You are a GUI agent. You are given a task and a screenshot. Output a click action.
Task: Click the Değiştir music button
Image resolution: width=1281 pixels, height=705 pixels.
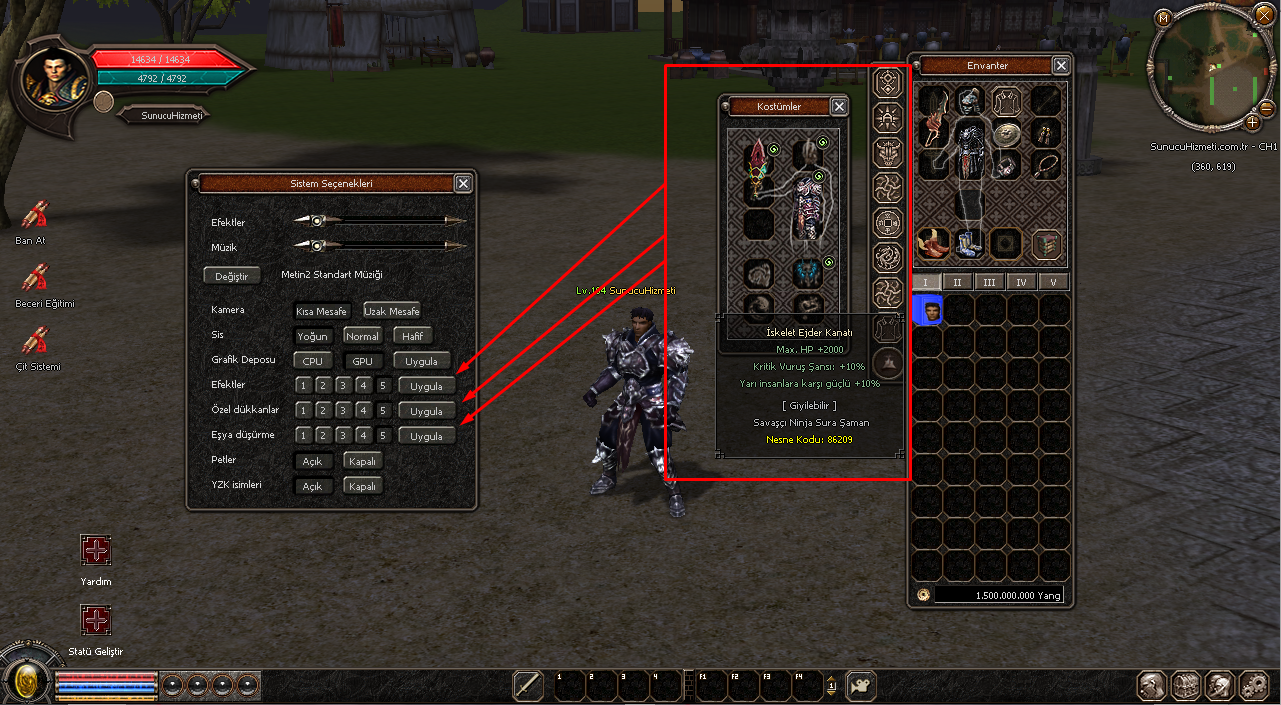231,275
